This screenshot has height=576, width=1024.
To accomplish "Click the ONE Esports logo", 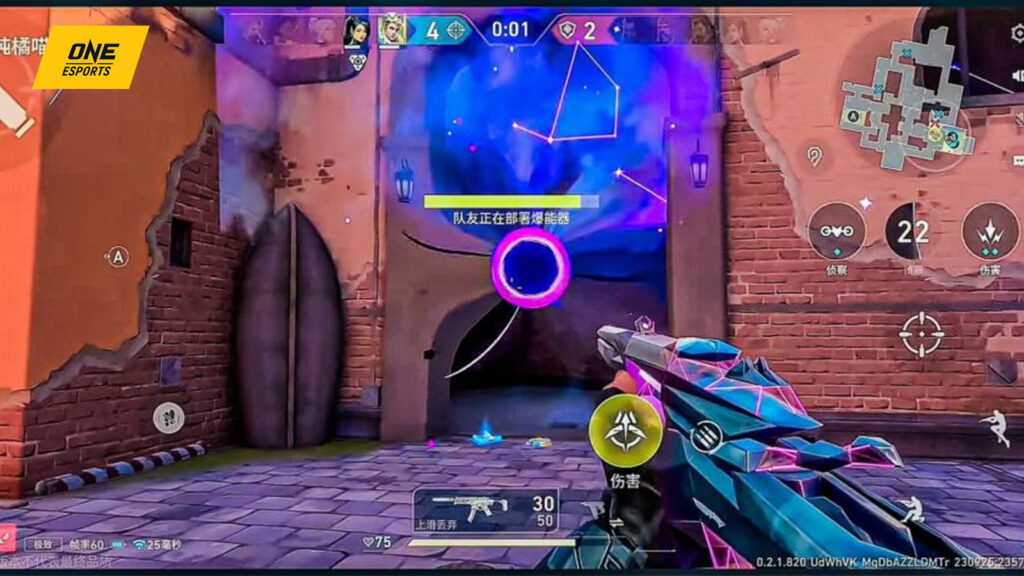I will pos(90,56).
